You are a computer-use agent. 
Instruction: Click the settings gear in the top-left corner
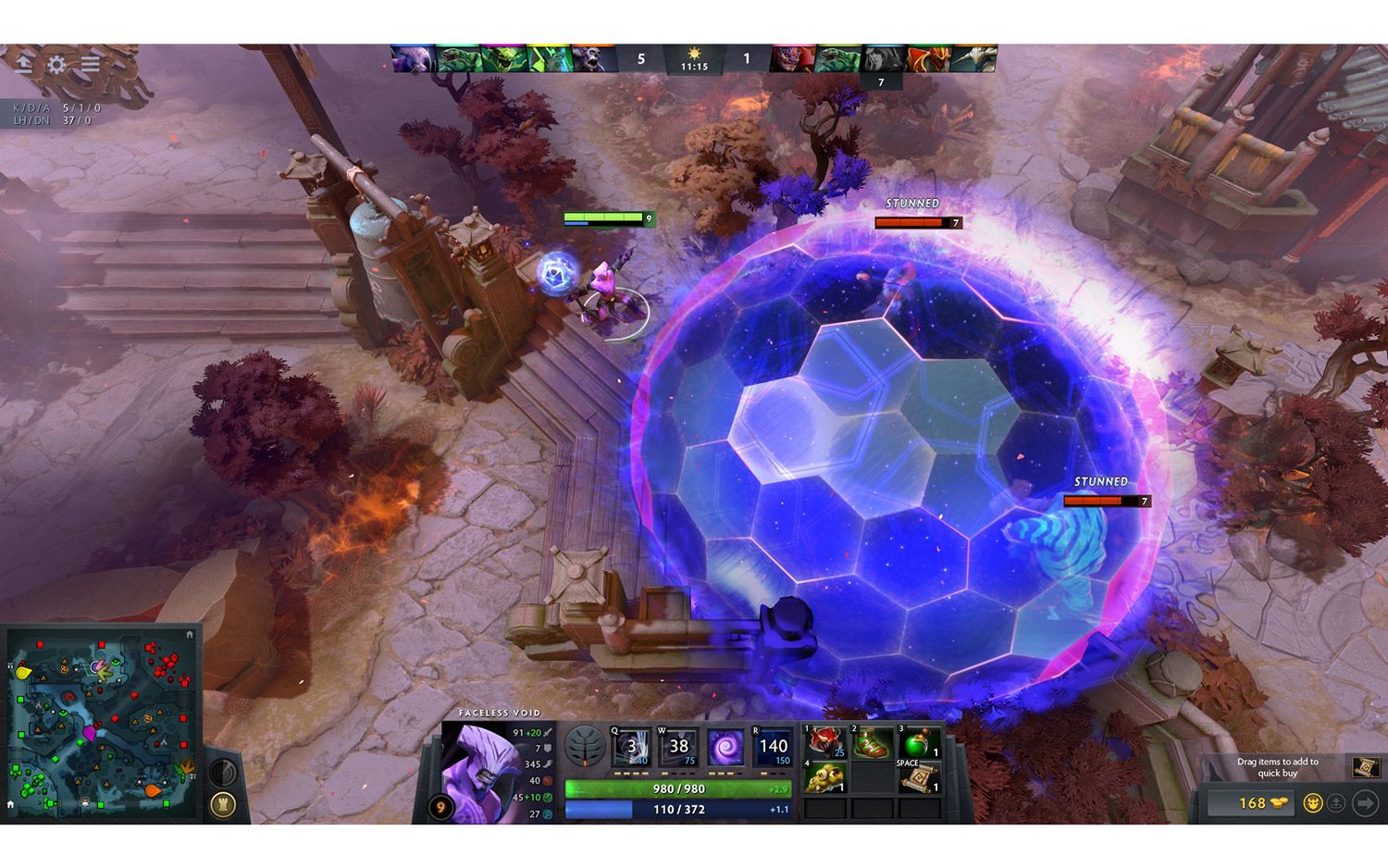click(x=57, y=65)
